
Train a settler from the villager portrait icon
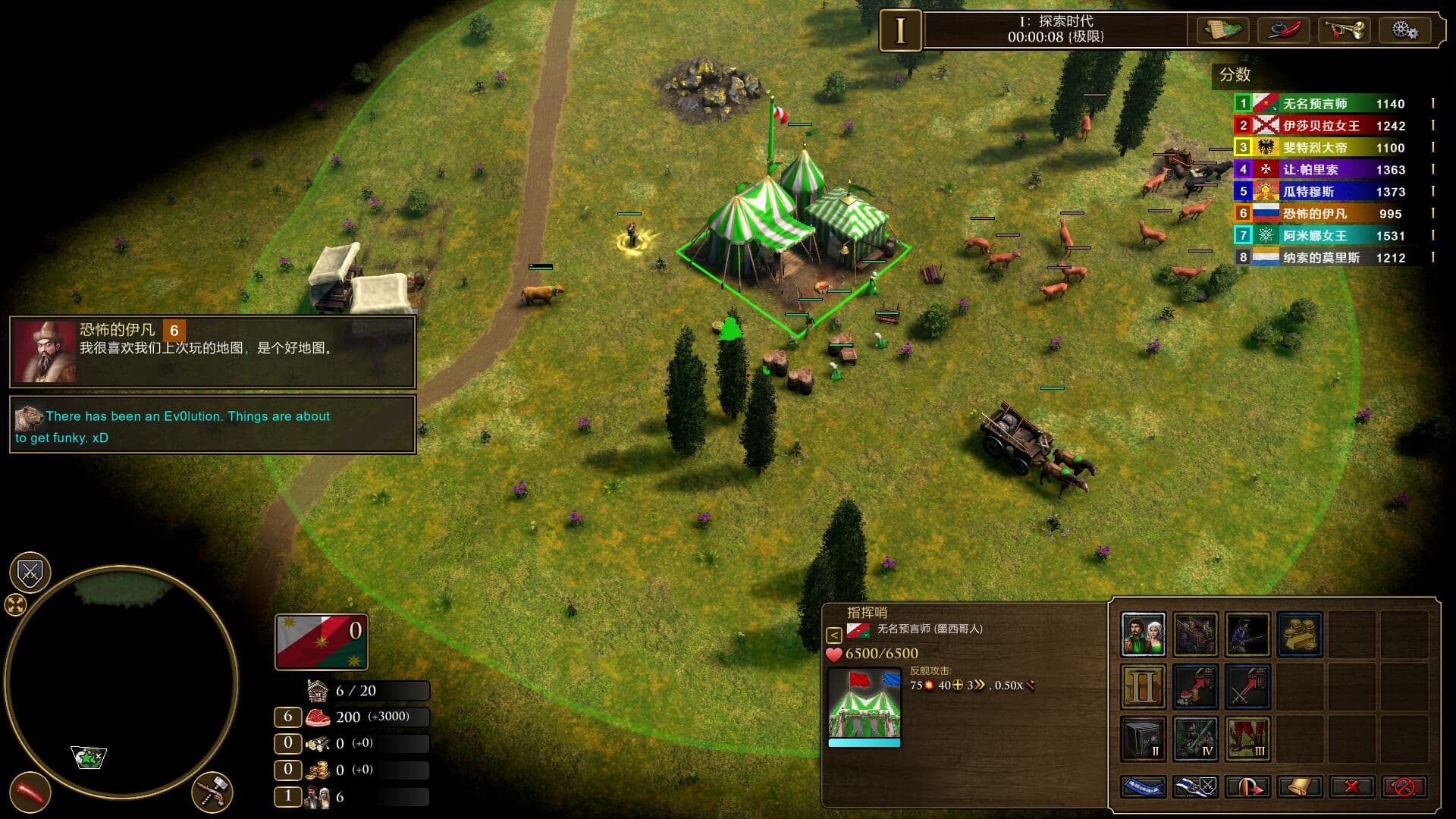[x=1143, y=634]
